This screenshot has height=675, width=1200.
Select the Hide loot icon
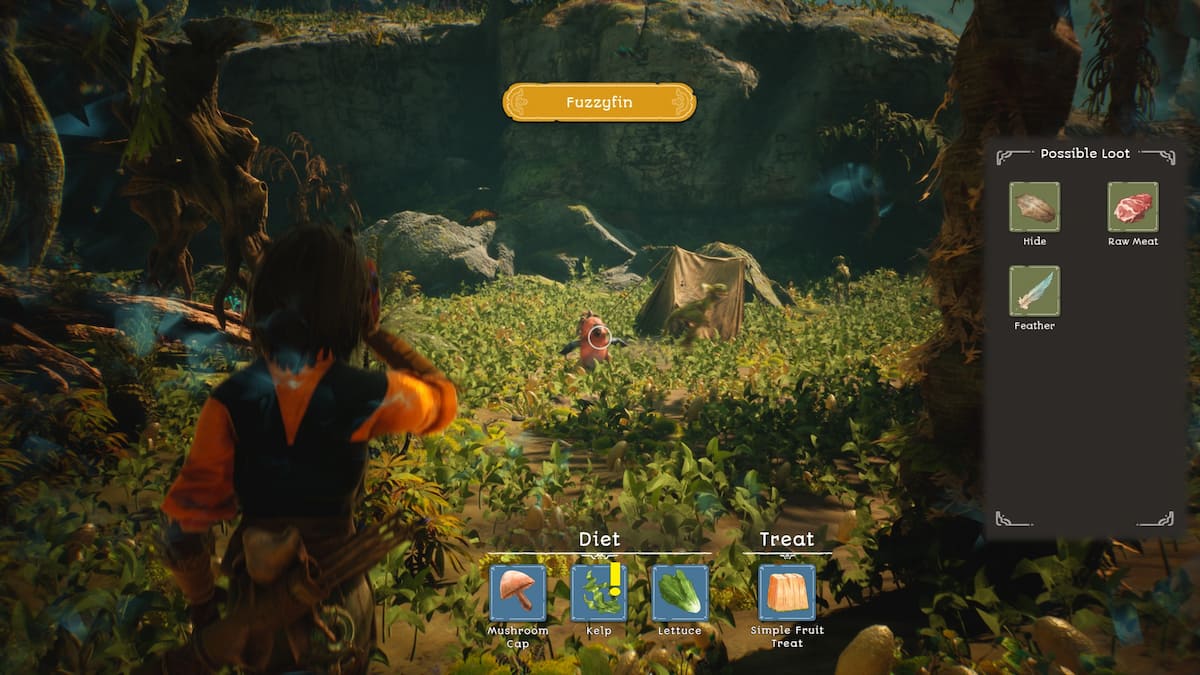click(1034, 207)
